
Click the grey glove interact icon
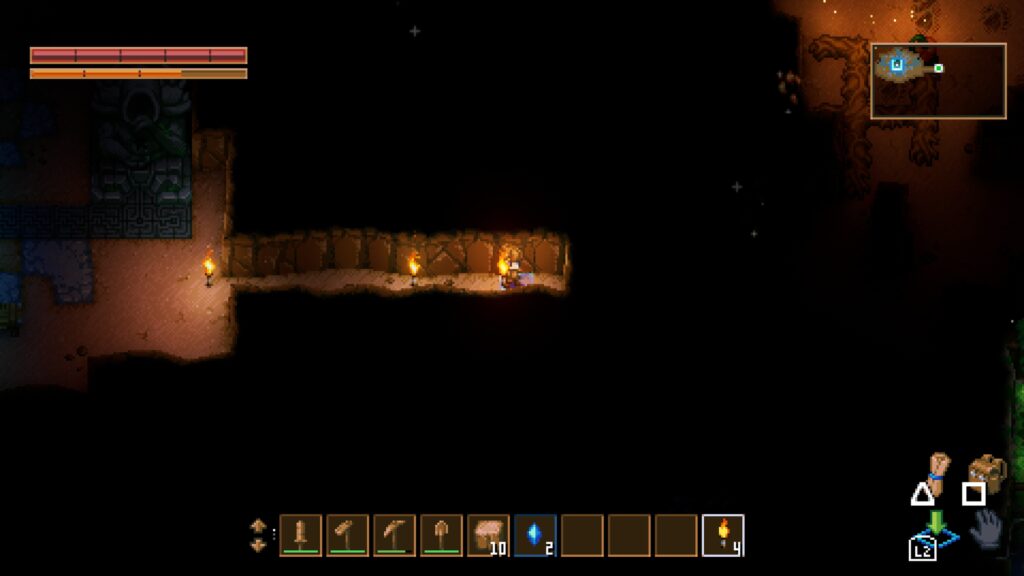coord(988,527)
